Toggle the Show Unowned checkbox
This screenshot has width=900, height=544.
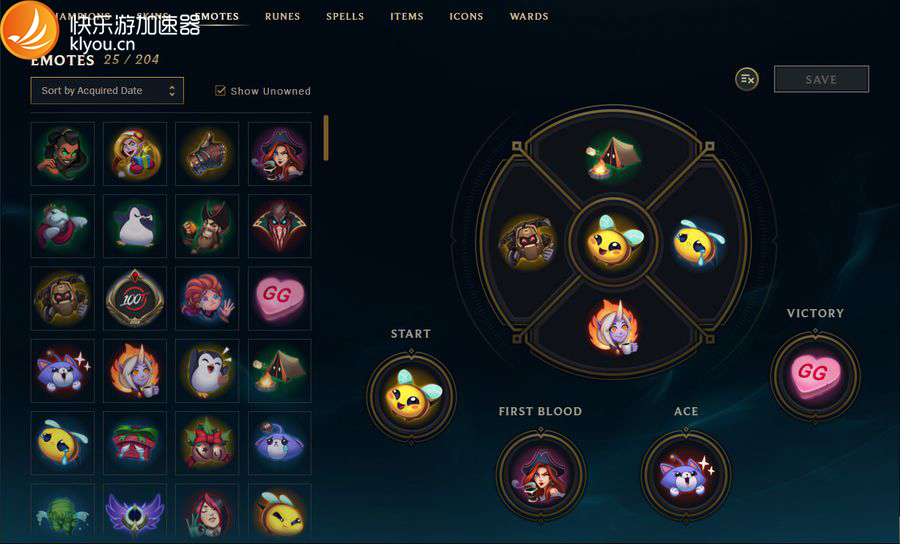[x=221, y=91]
